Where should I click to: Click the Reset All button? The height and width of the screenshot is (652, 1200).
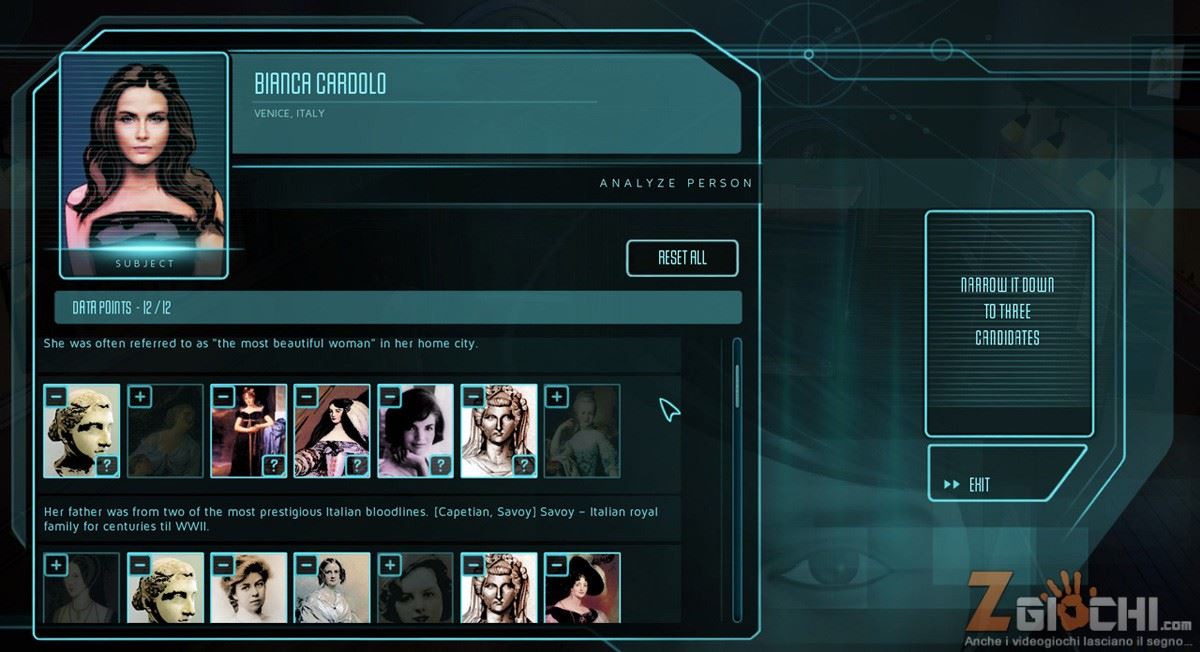pos(682,258)
